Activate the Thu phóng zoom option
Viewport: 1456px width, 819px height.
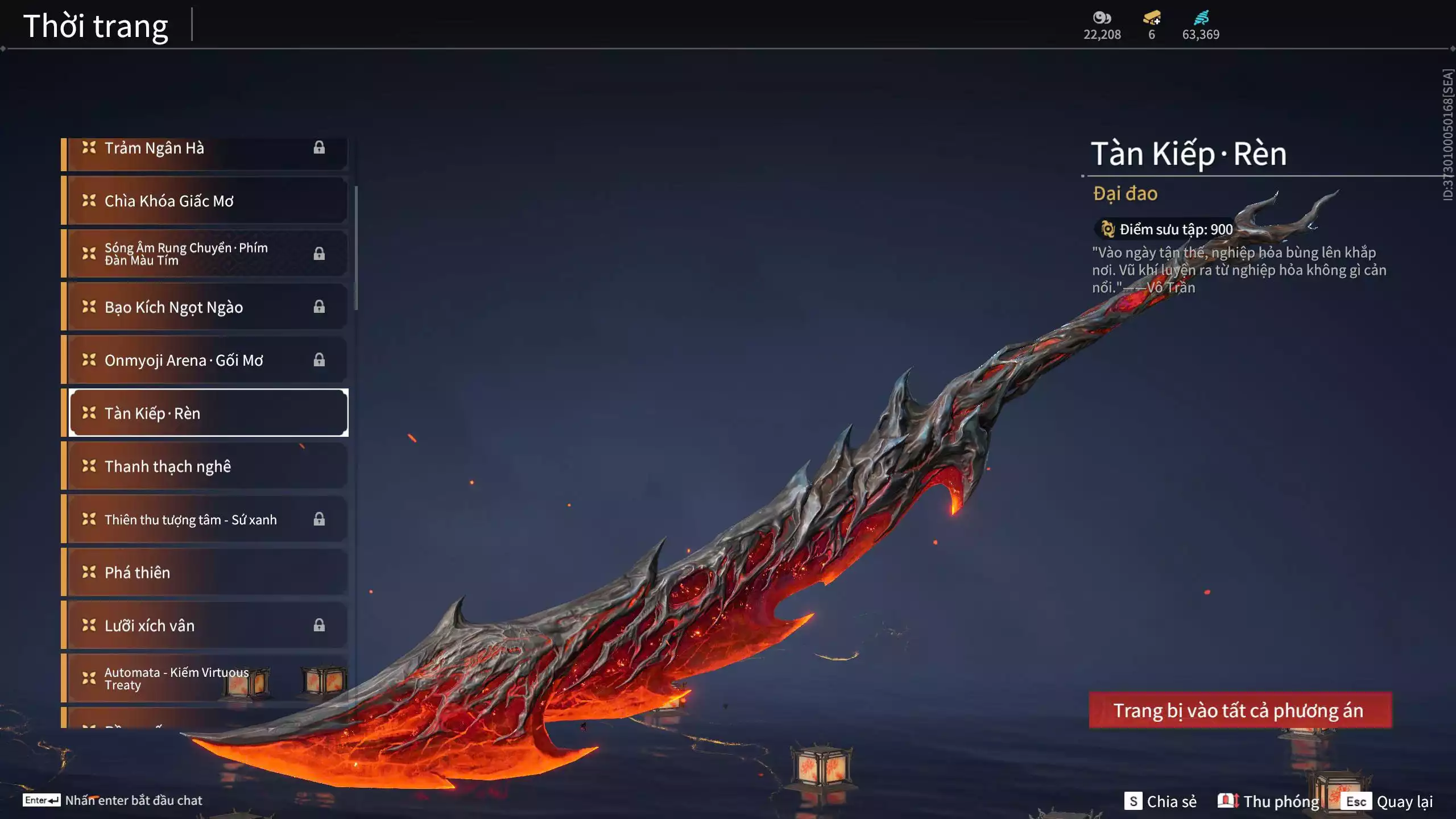coord(1269,801)
